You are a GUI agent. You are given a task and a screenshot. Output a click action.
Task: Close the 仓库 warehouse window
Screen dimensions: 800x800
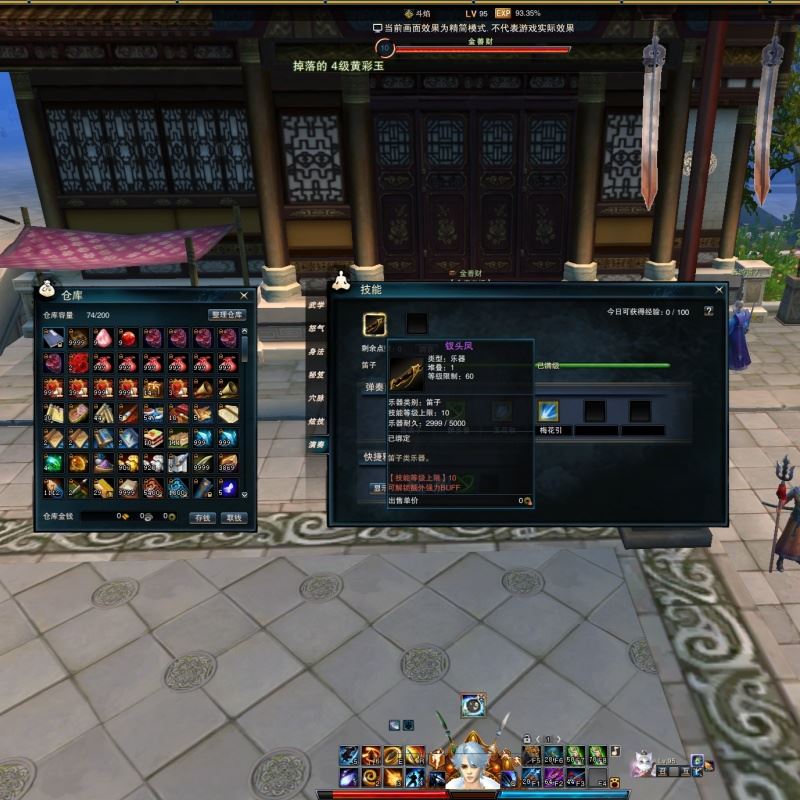click(244, 296)
